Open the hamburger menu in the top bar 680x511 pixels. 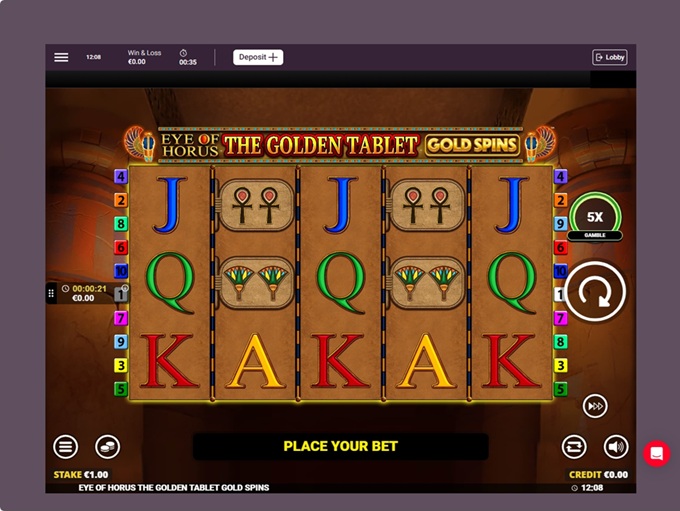point(61,57)
